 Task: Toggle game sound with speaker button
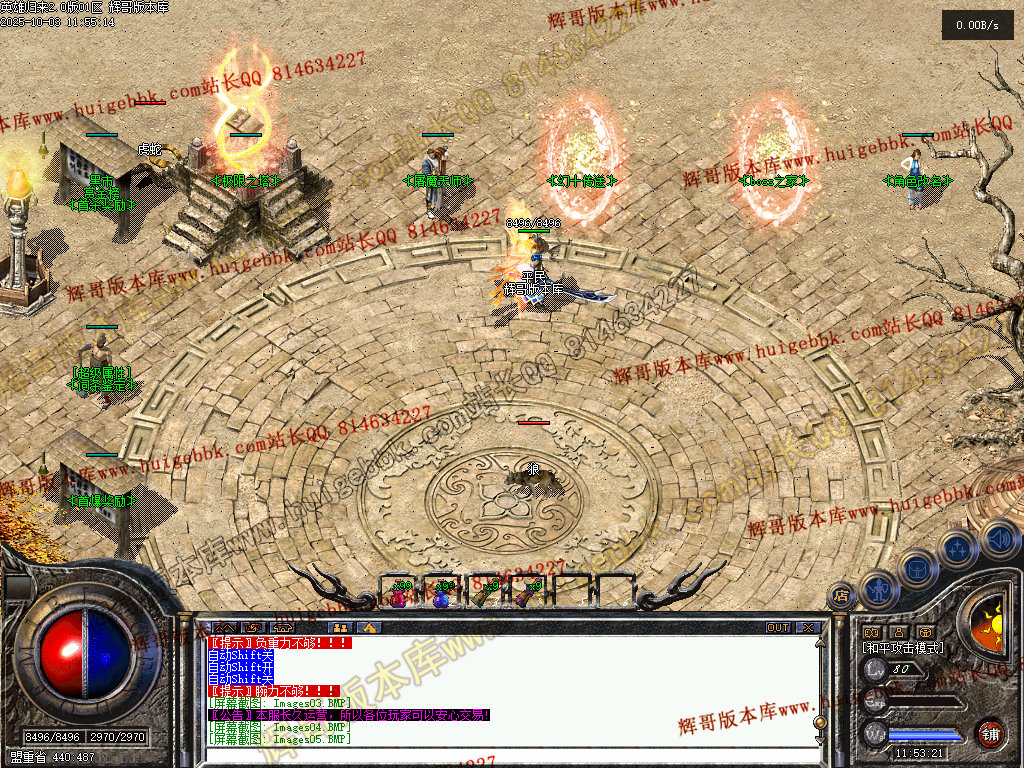click(x=1000, y=540)
